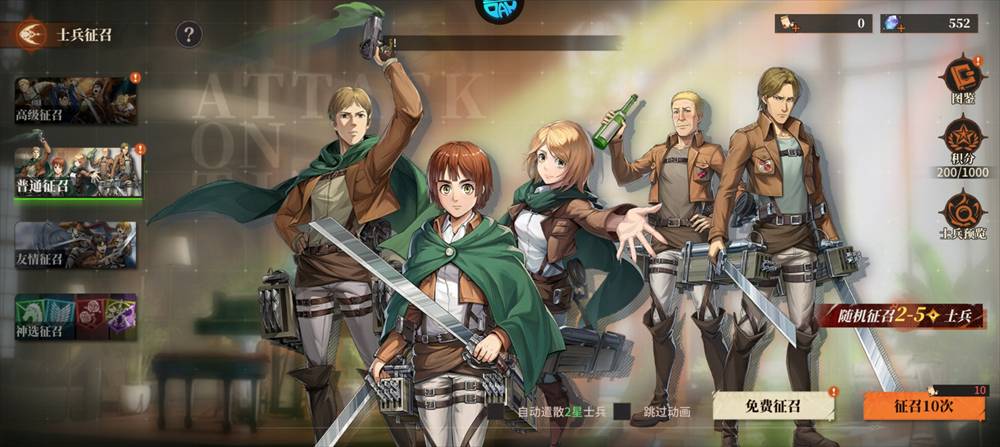Enable the 跳过动画 skip animation checkbox
1000x447 pixels.
click(x=622, y=411)
